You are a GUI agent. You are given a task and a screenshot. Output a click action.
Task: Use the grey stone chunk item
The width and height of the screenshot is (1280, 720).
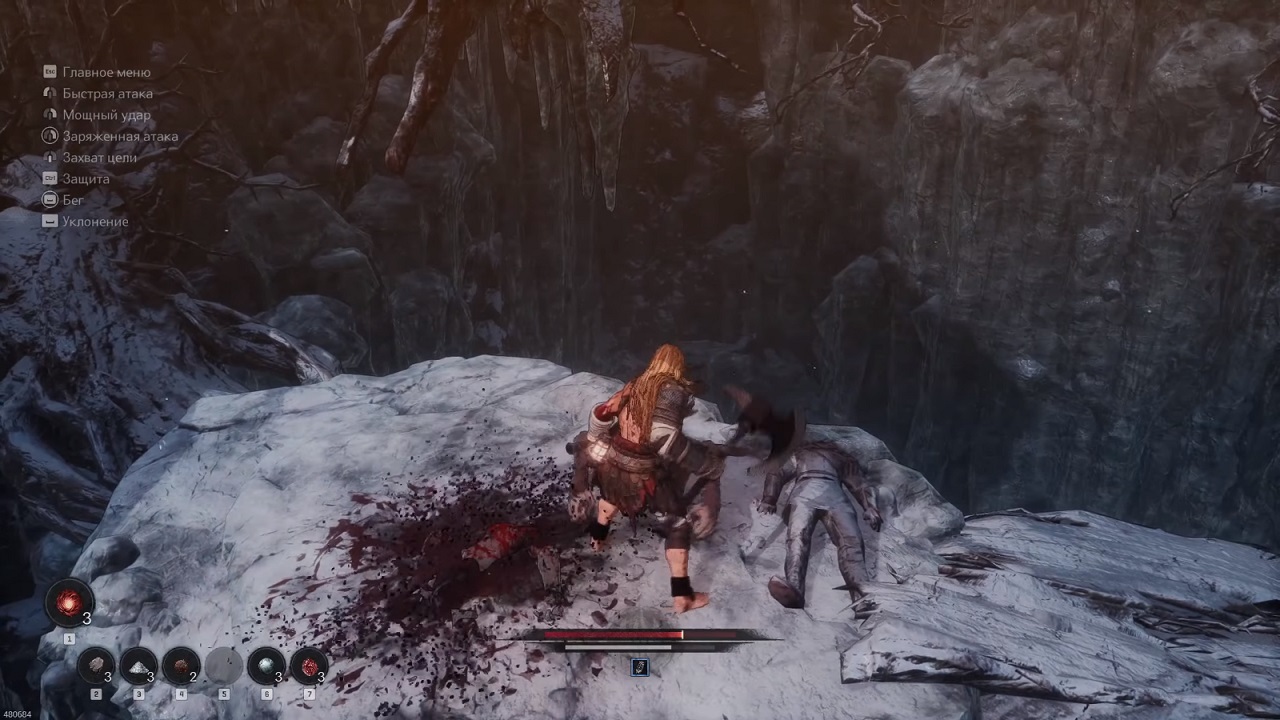96,665
